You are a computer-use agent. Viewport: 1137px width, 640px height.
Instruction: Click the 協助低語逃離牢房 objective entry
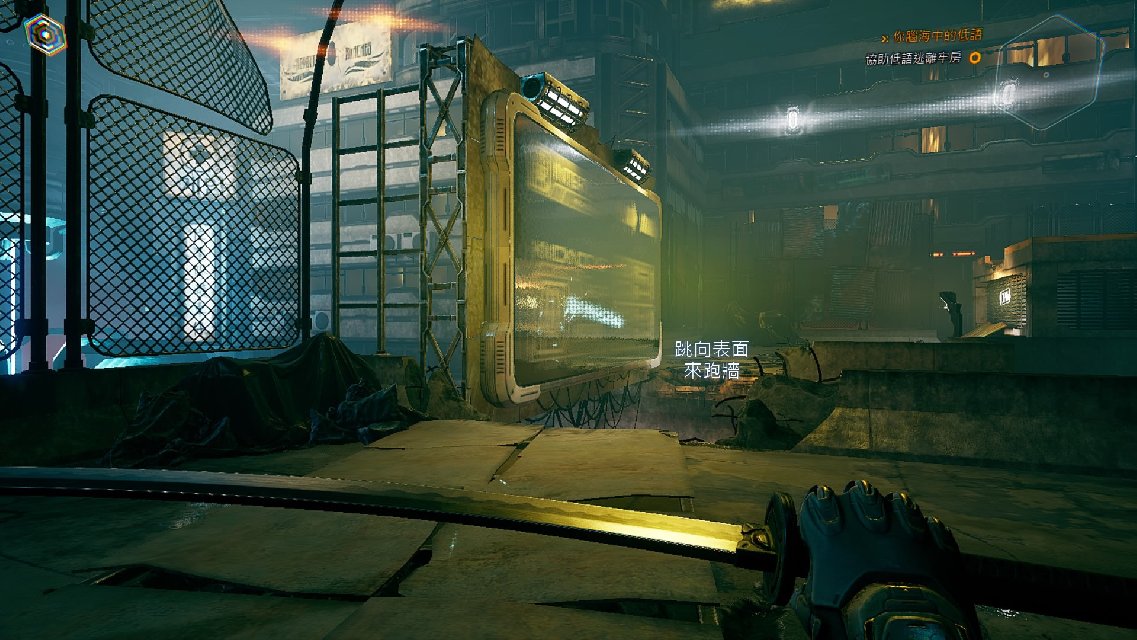click(913, 59)
